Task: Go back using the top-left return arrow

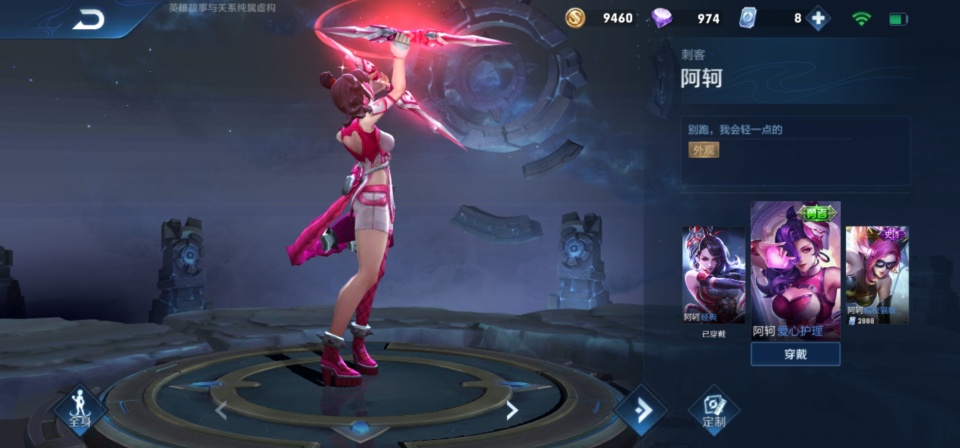Action: (x=89, y=19)
